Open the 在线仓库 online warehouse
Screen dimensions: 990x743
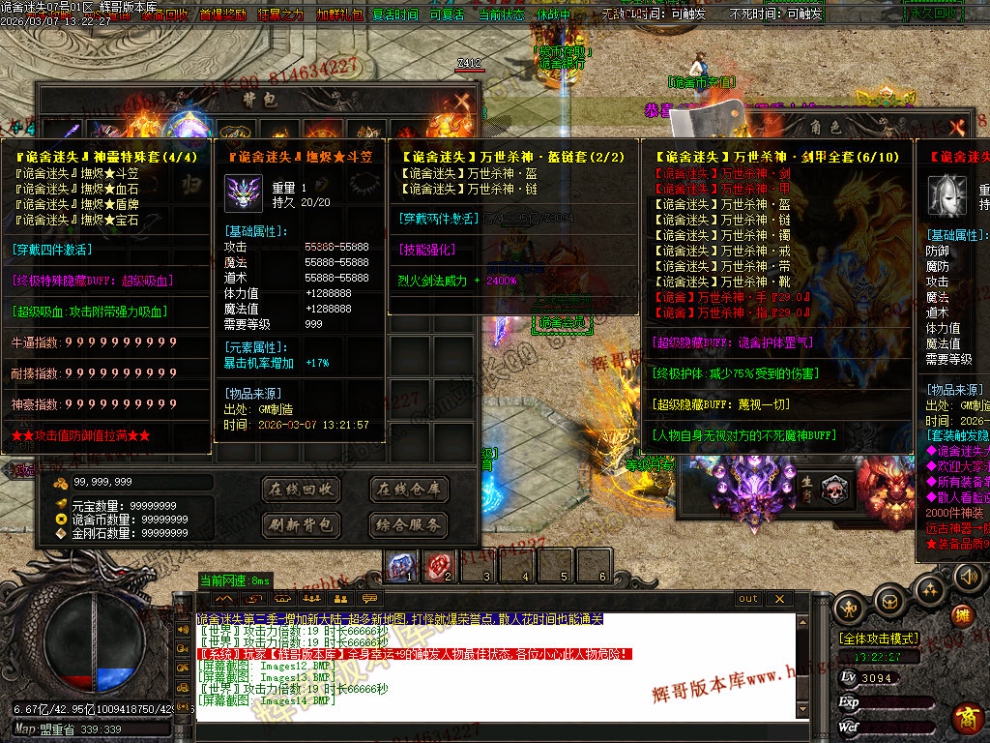408,489
